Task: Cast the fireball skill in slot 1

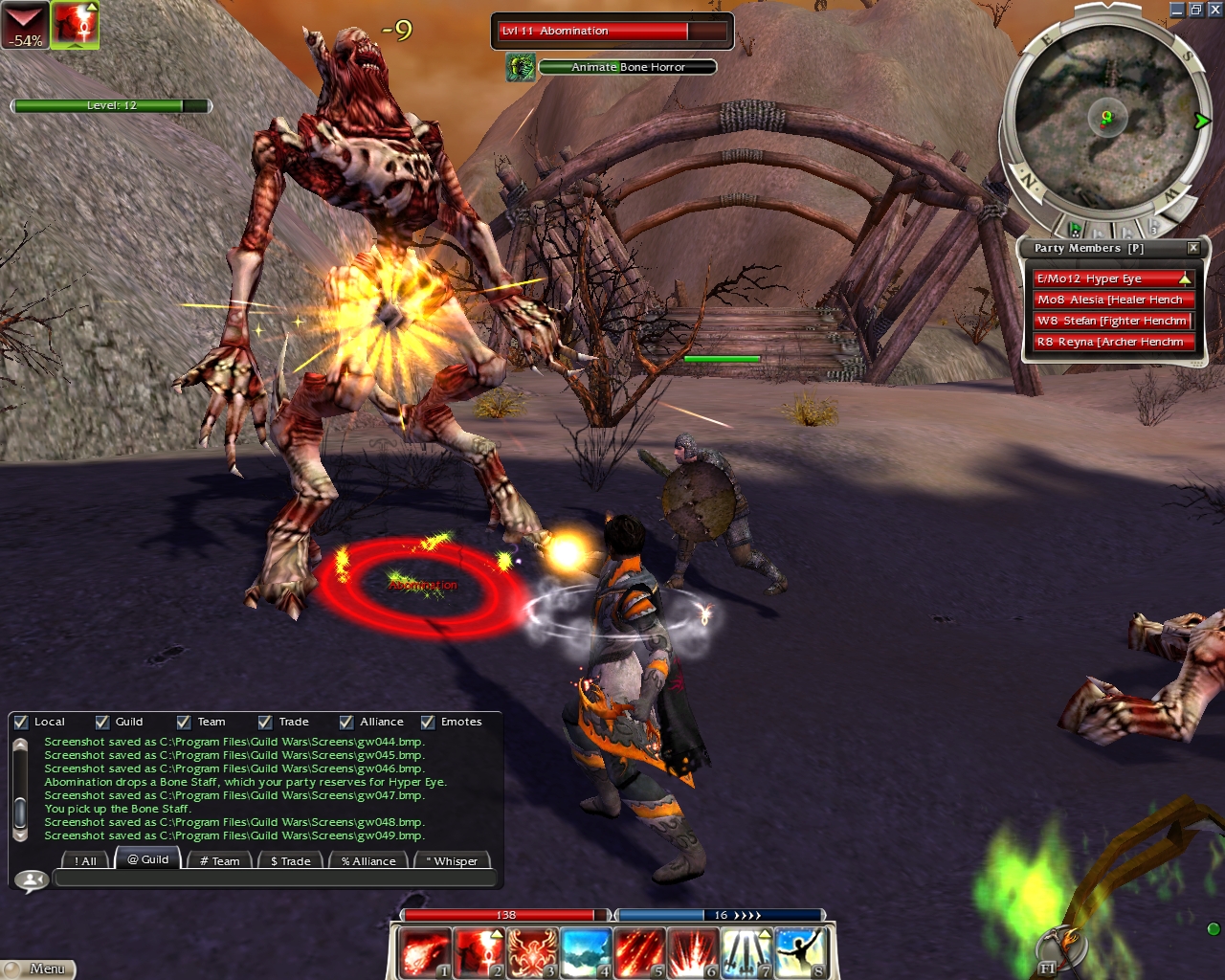Action: tap(423, 953)
